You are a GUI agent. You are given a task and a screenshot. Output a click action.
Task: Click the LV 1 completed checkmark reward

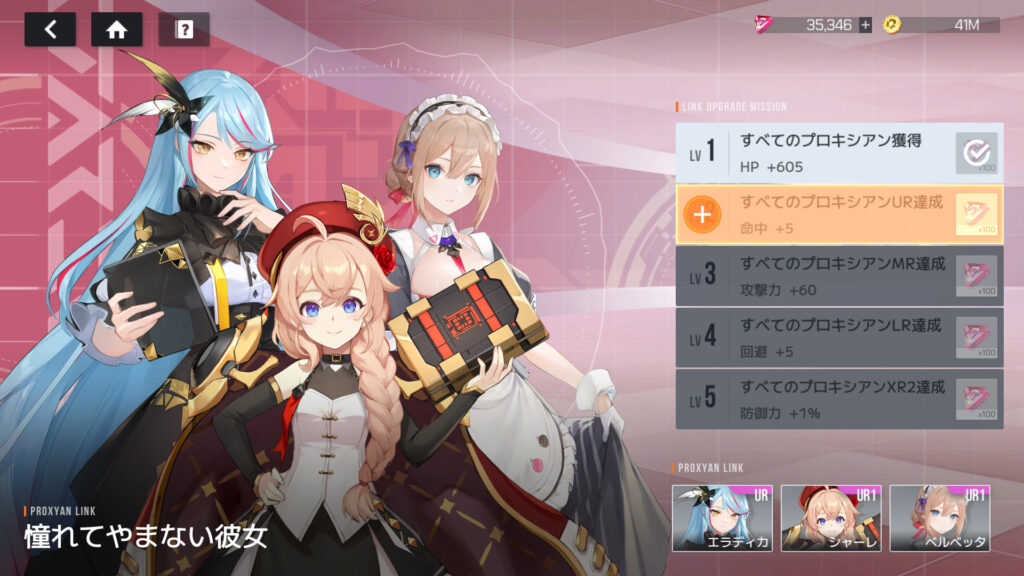click(x=976, y=152)
